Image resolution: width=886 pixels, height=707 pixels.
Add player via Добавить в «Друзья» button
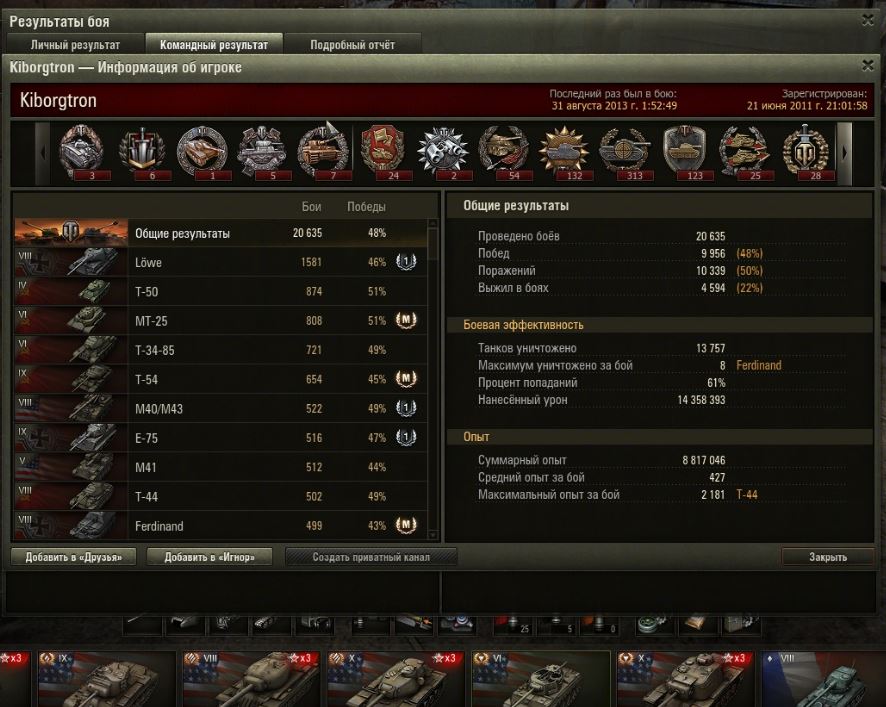[x=73, y=557]
